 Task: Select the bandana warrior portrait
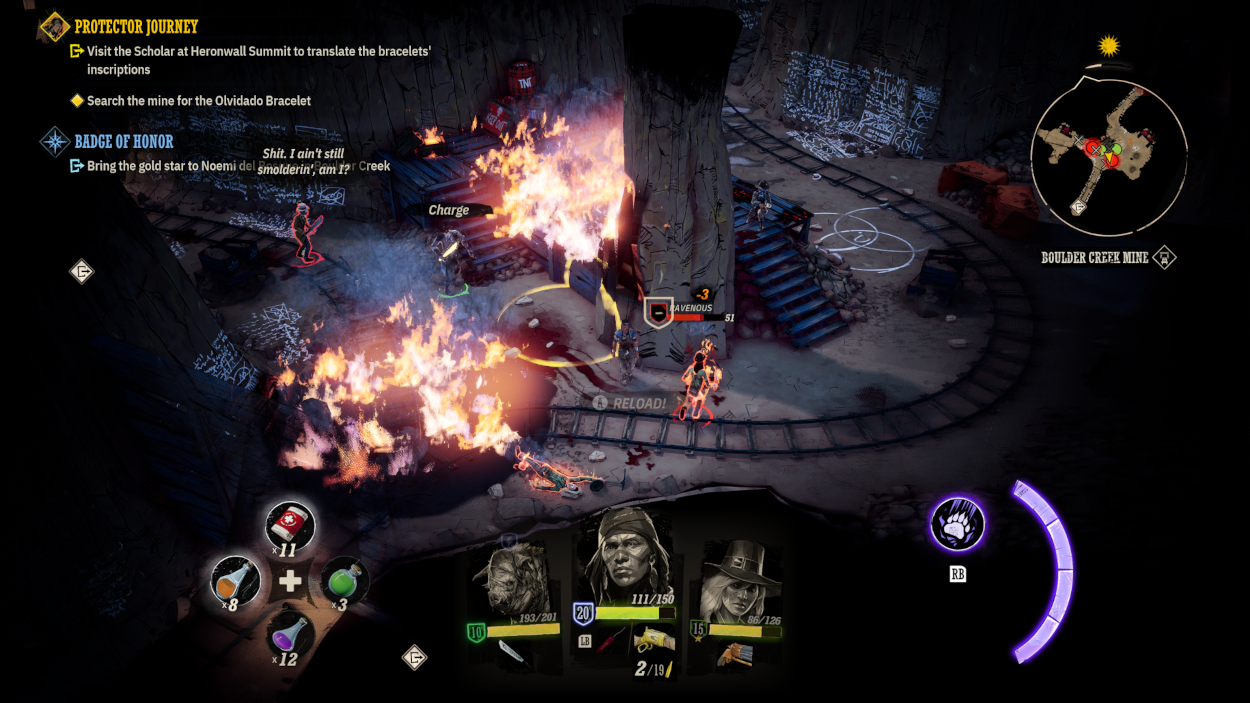point(624,560)
